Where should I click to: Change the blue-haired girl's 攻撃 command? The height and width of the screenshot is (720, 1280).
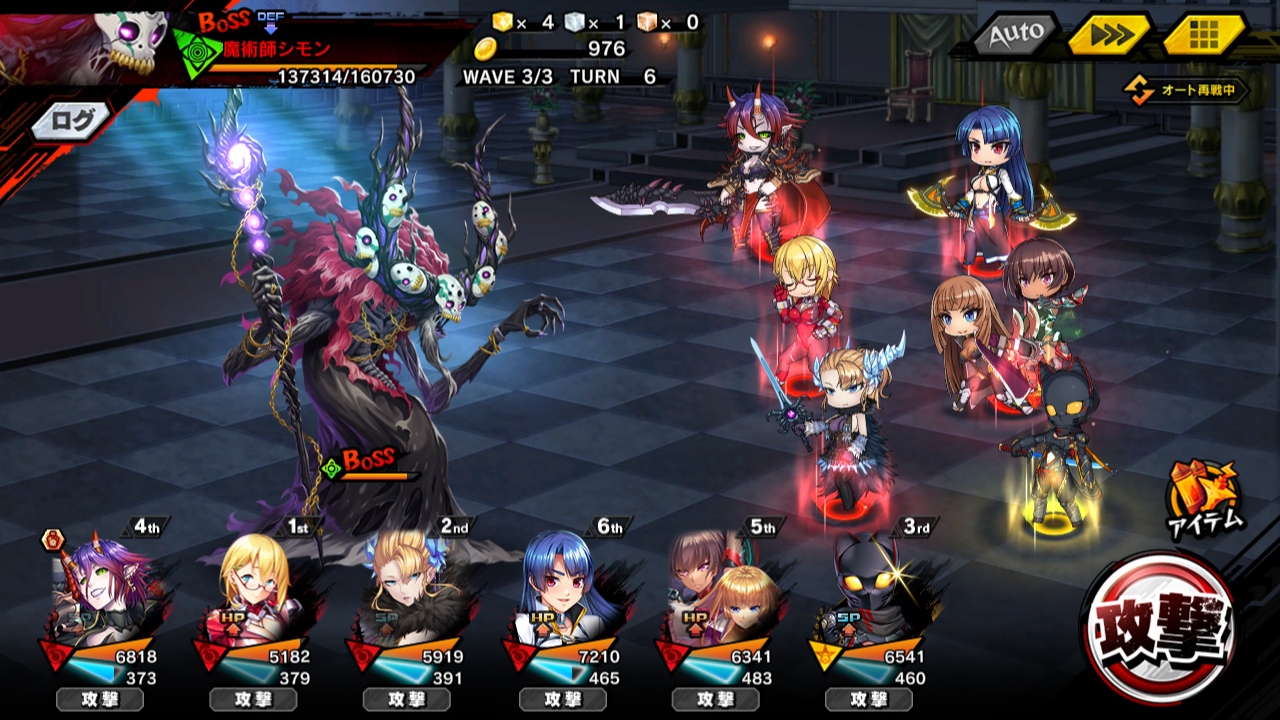tap(561, 699)
